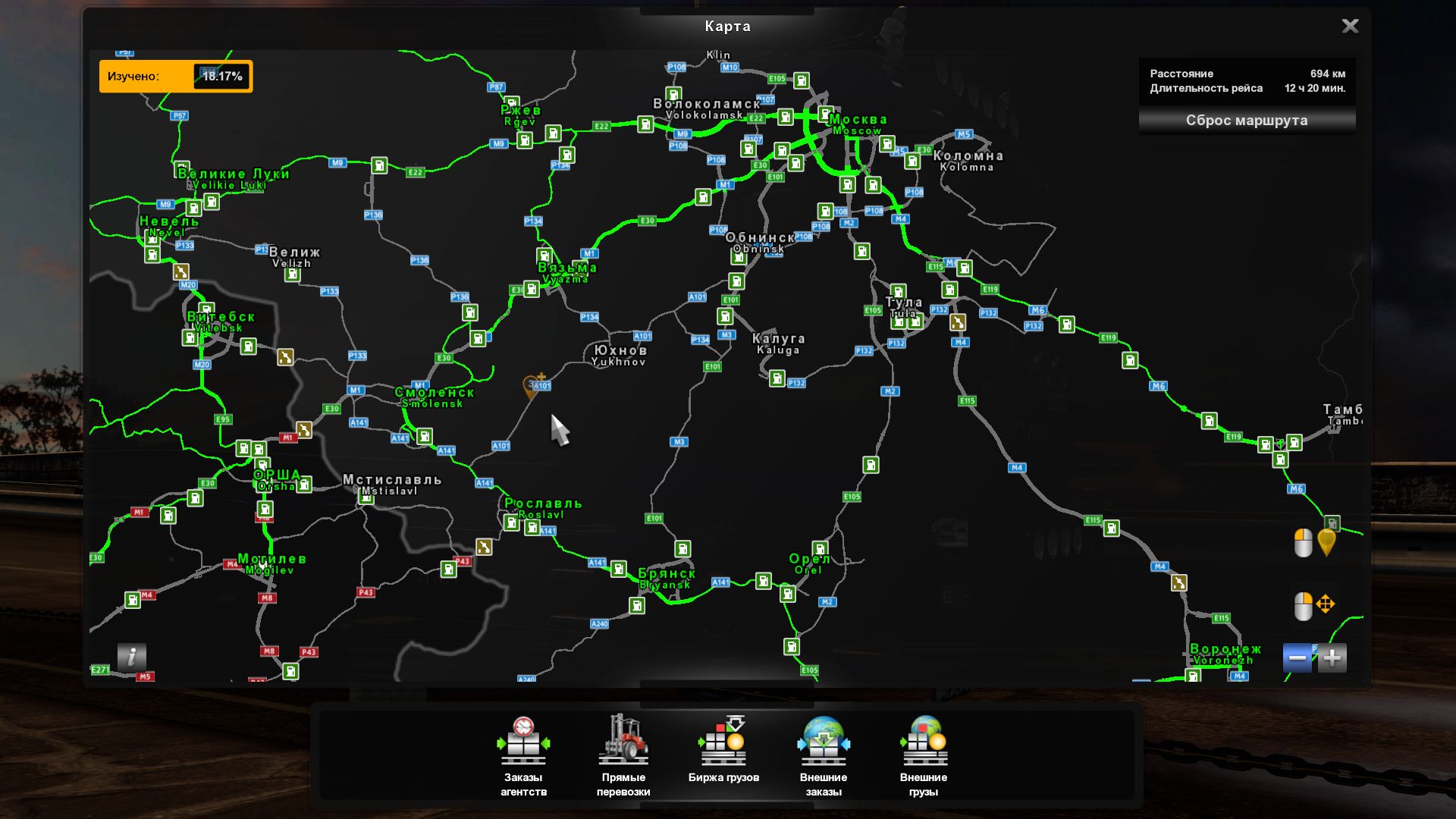Click the Москва city label
This screenshot has height=819, width=1456.
858,119
